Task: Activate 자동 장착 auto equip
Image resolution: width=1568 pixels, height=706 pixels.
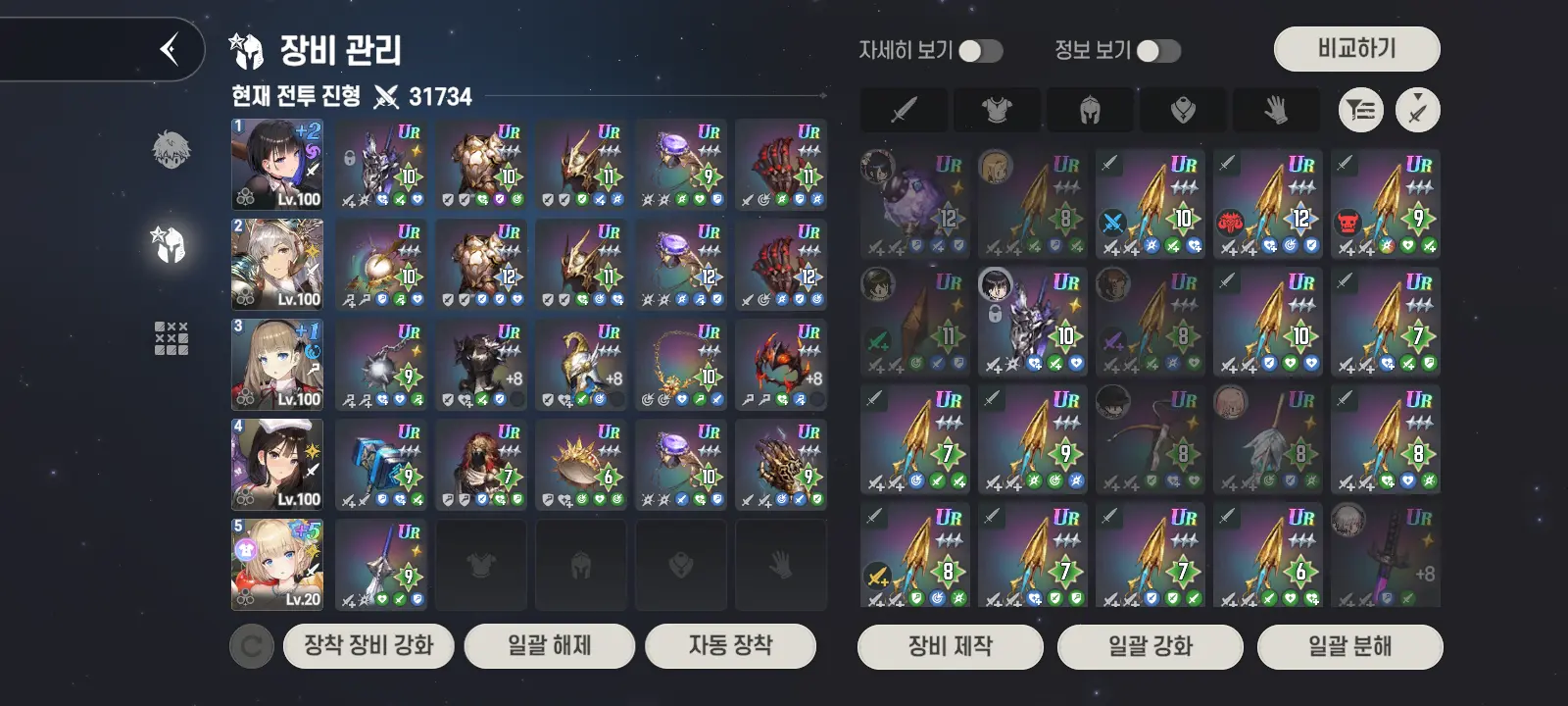Action: pyautogui.click(x=730, y=646)
